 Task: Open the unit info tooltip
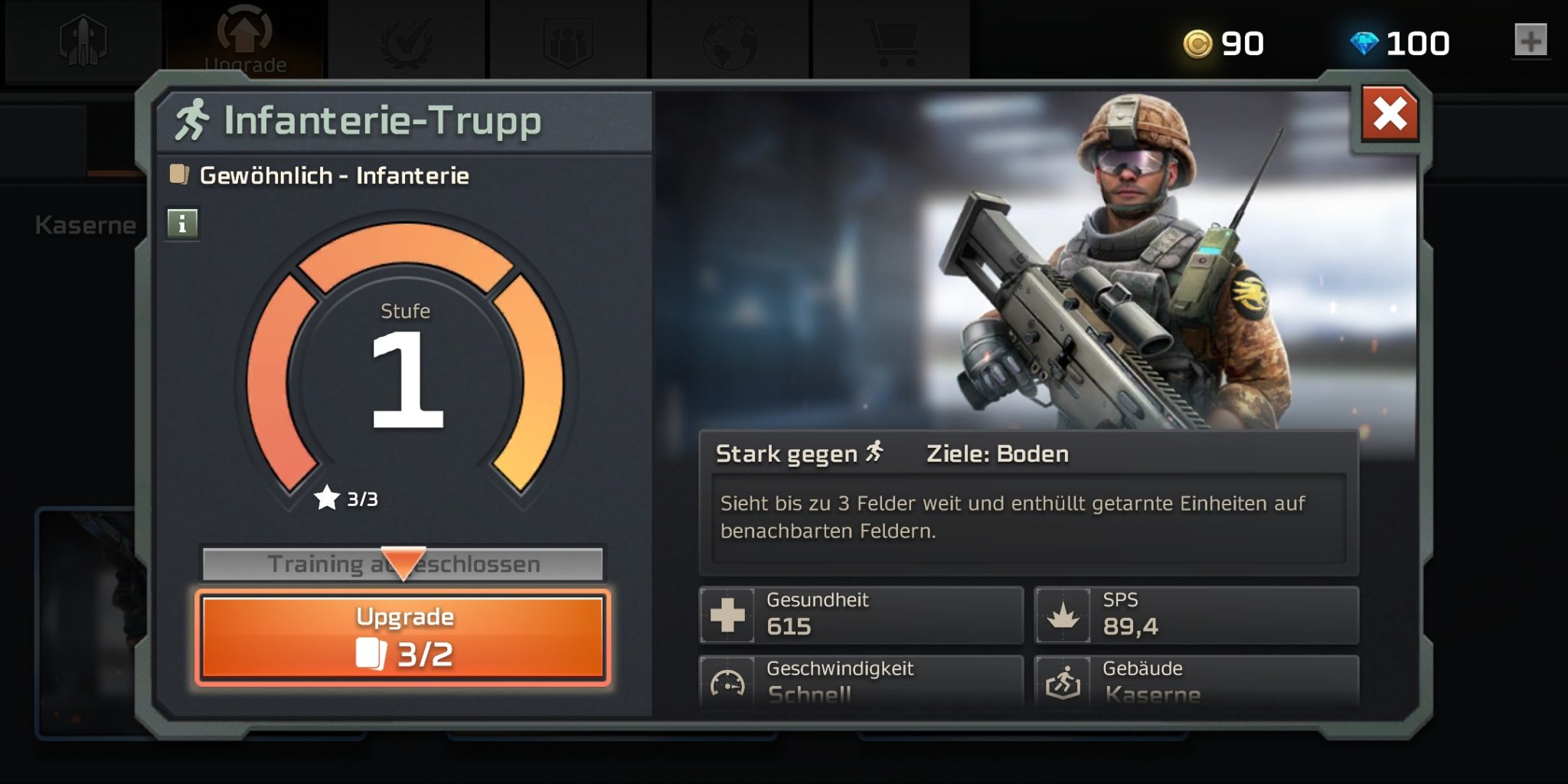pyautogui.click(x=182, y=224)
